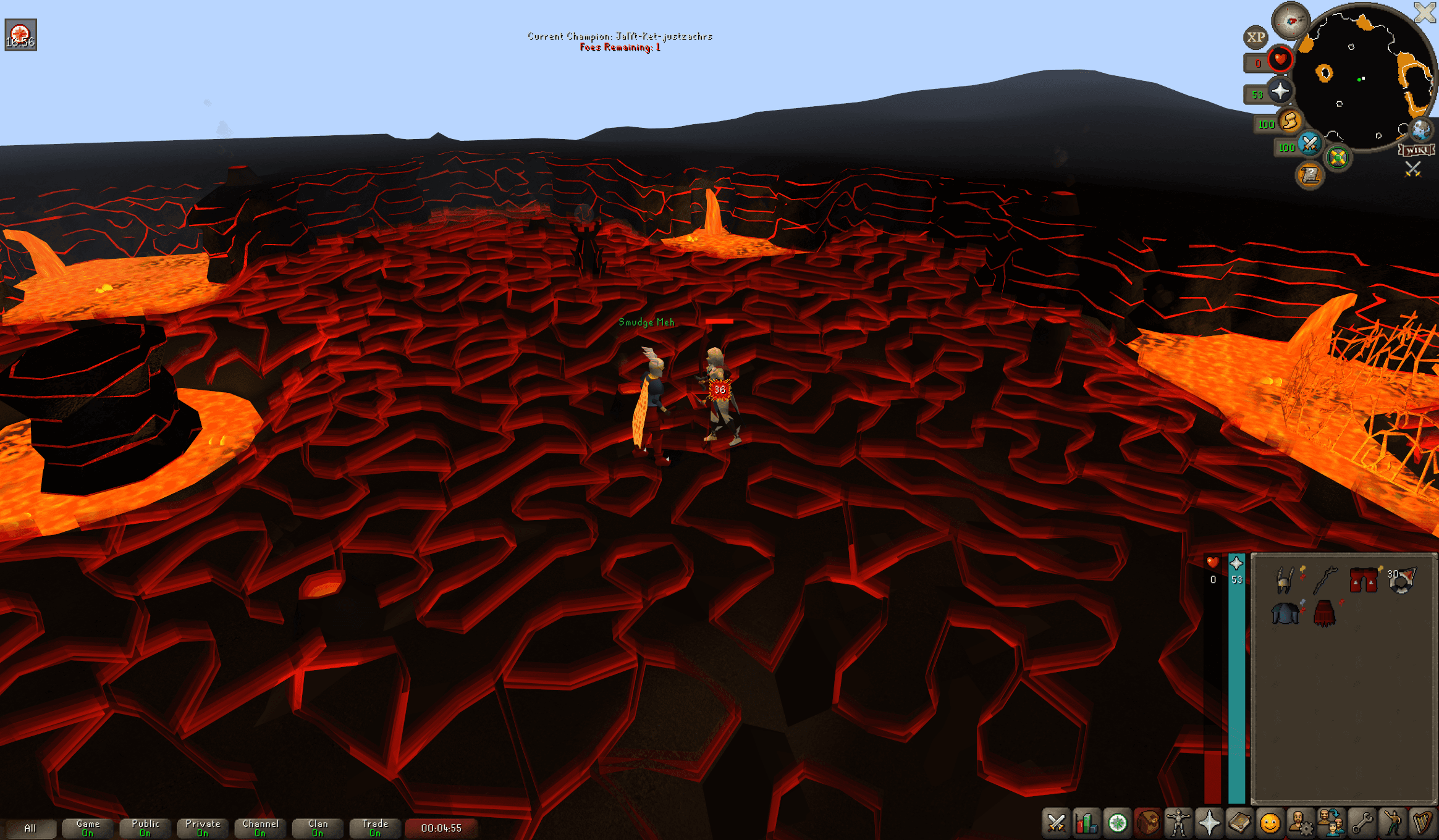Image resolution: width=1439 pixels, height=840 pixels.
Task: Show the Prayer star tab
Action: 1209,823
